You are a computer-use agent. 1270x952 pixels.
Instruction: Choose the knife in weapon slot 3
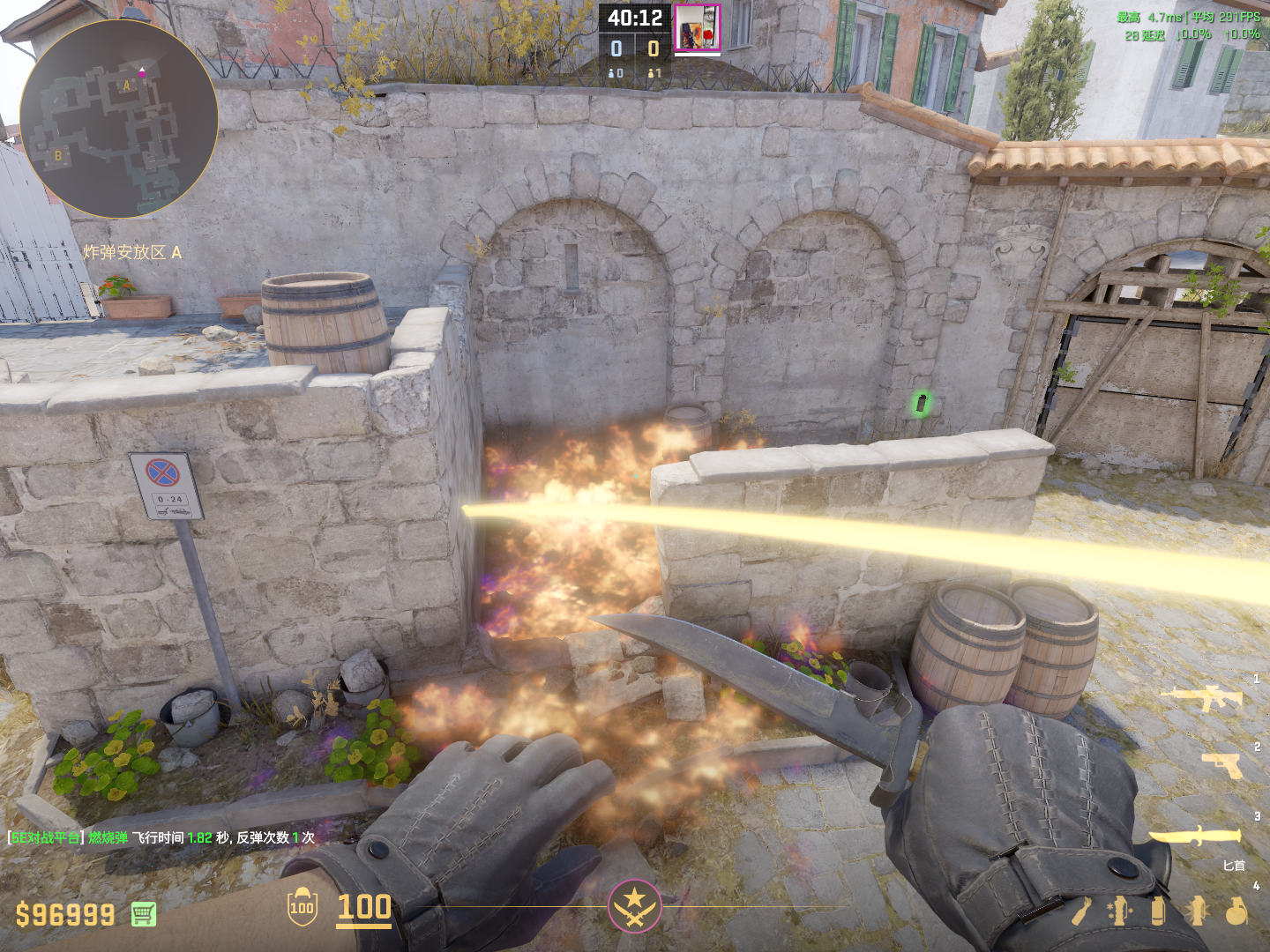coord(1194,836)
